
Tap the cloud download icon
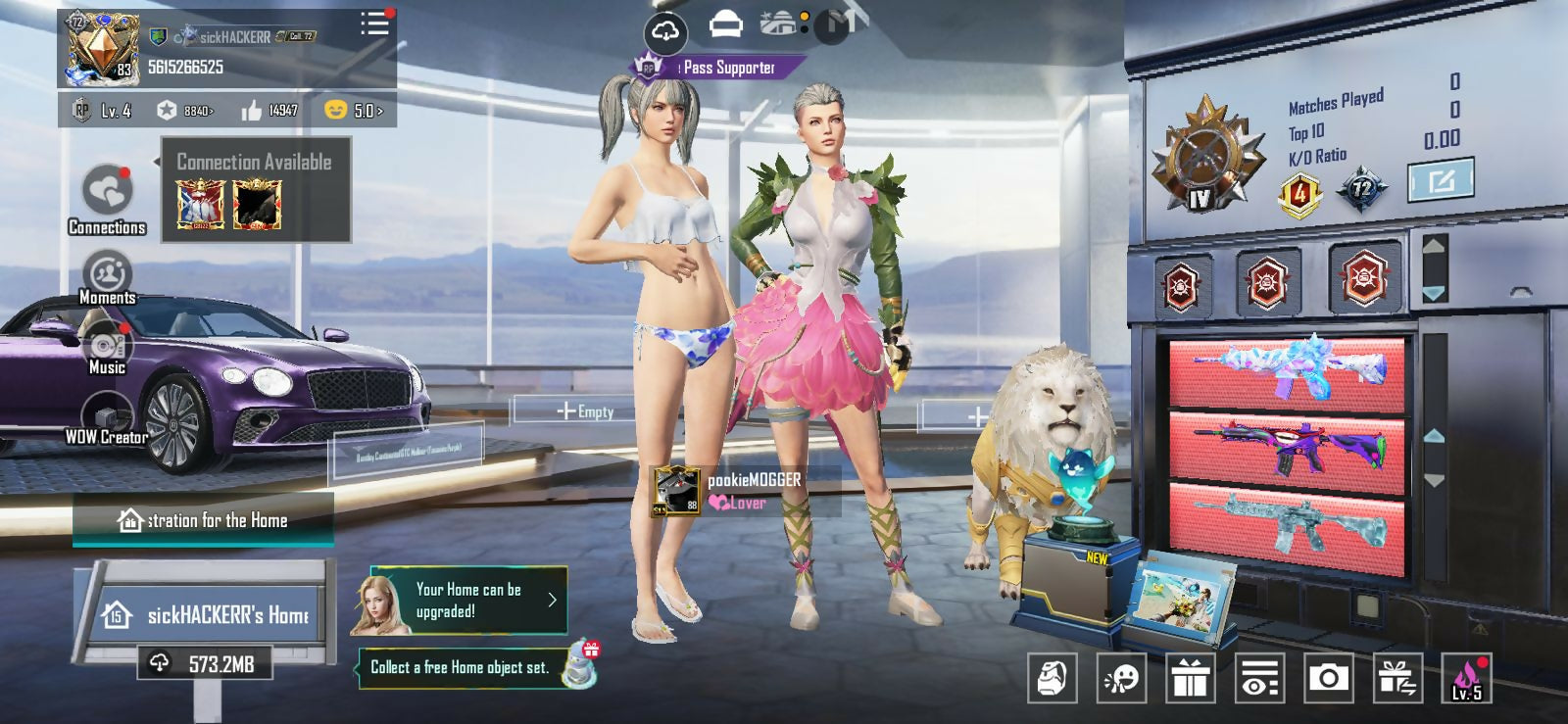(x=664, y=32)
